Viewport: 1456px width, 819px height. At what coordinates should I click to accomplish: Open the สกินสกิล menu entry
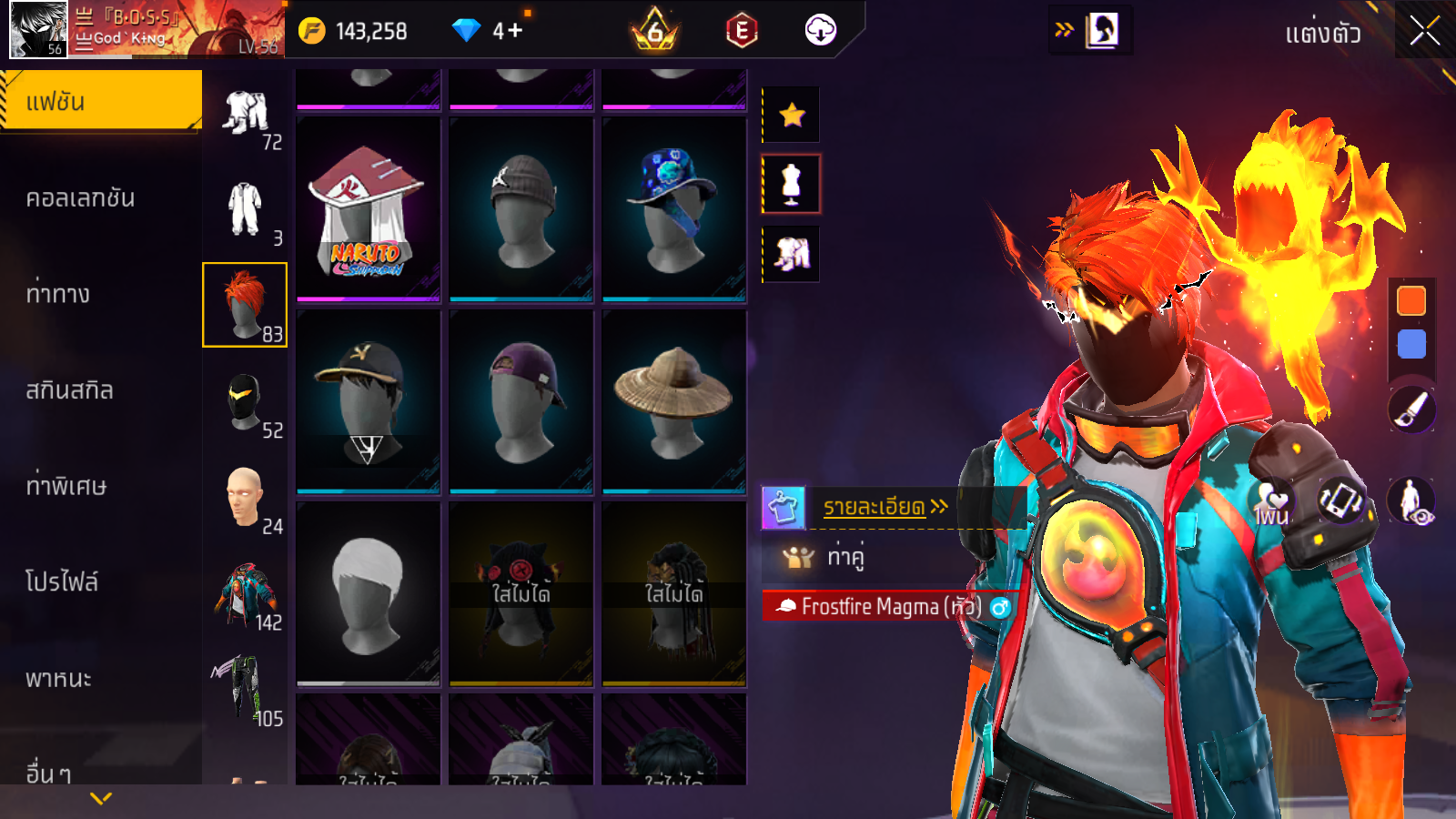(69, 390)
